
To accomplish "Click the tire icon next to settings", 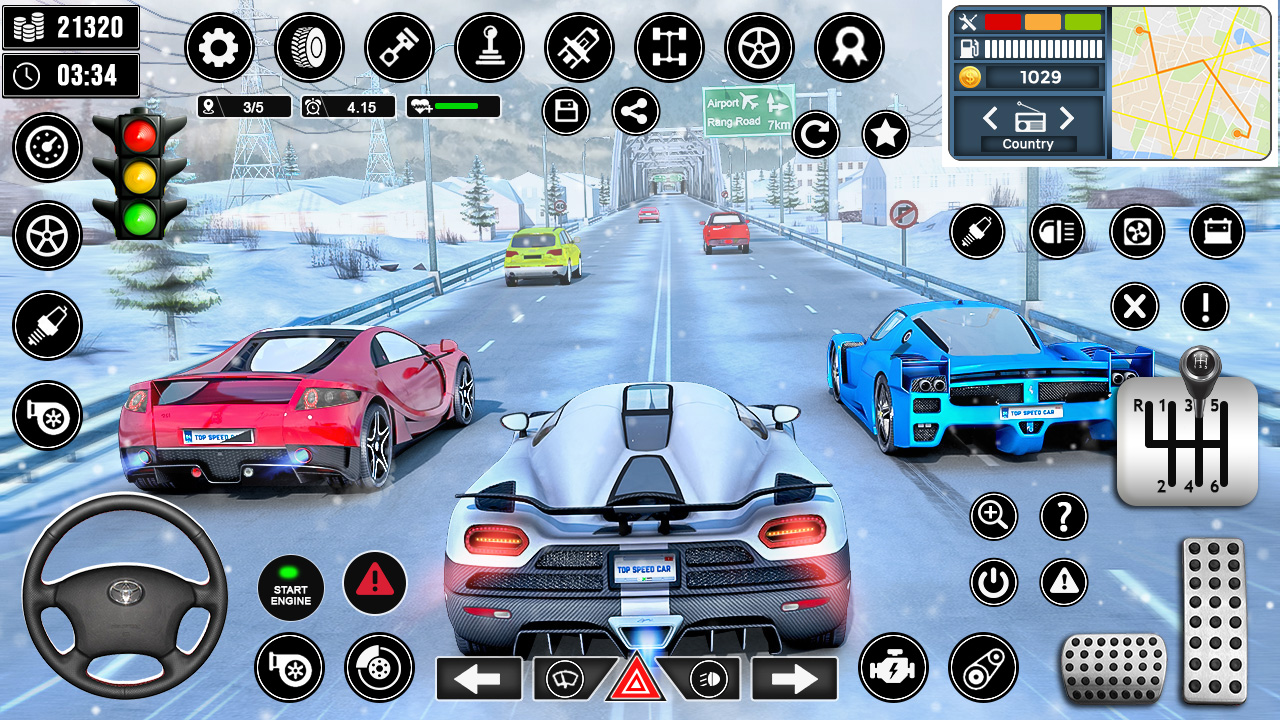I will pos(310,47).
